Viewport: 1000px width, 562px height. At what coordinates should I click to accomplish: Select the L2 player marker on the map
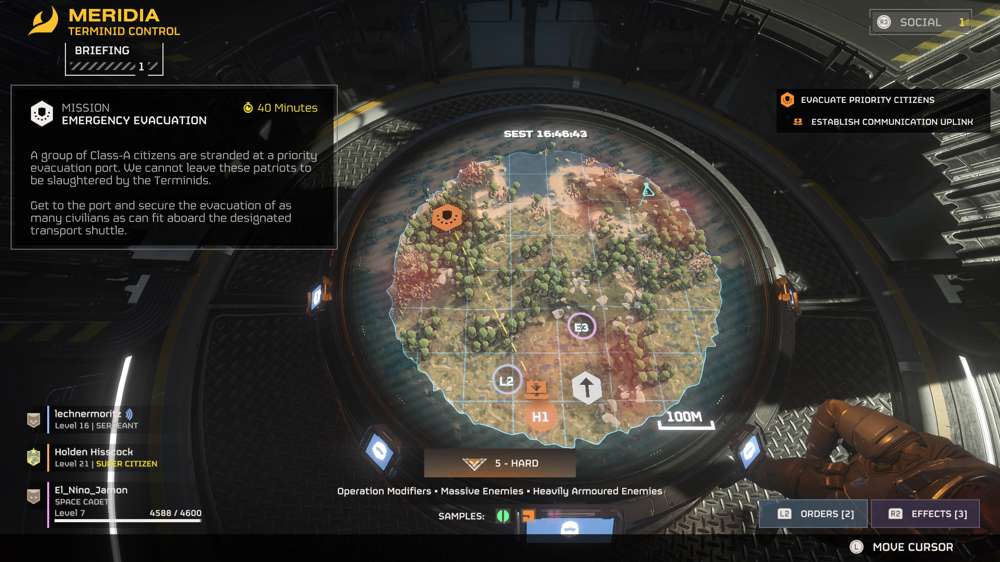coord(507,380)
